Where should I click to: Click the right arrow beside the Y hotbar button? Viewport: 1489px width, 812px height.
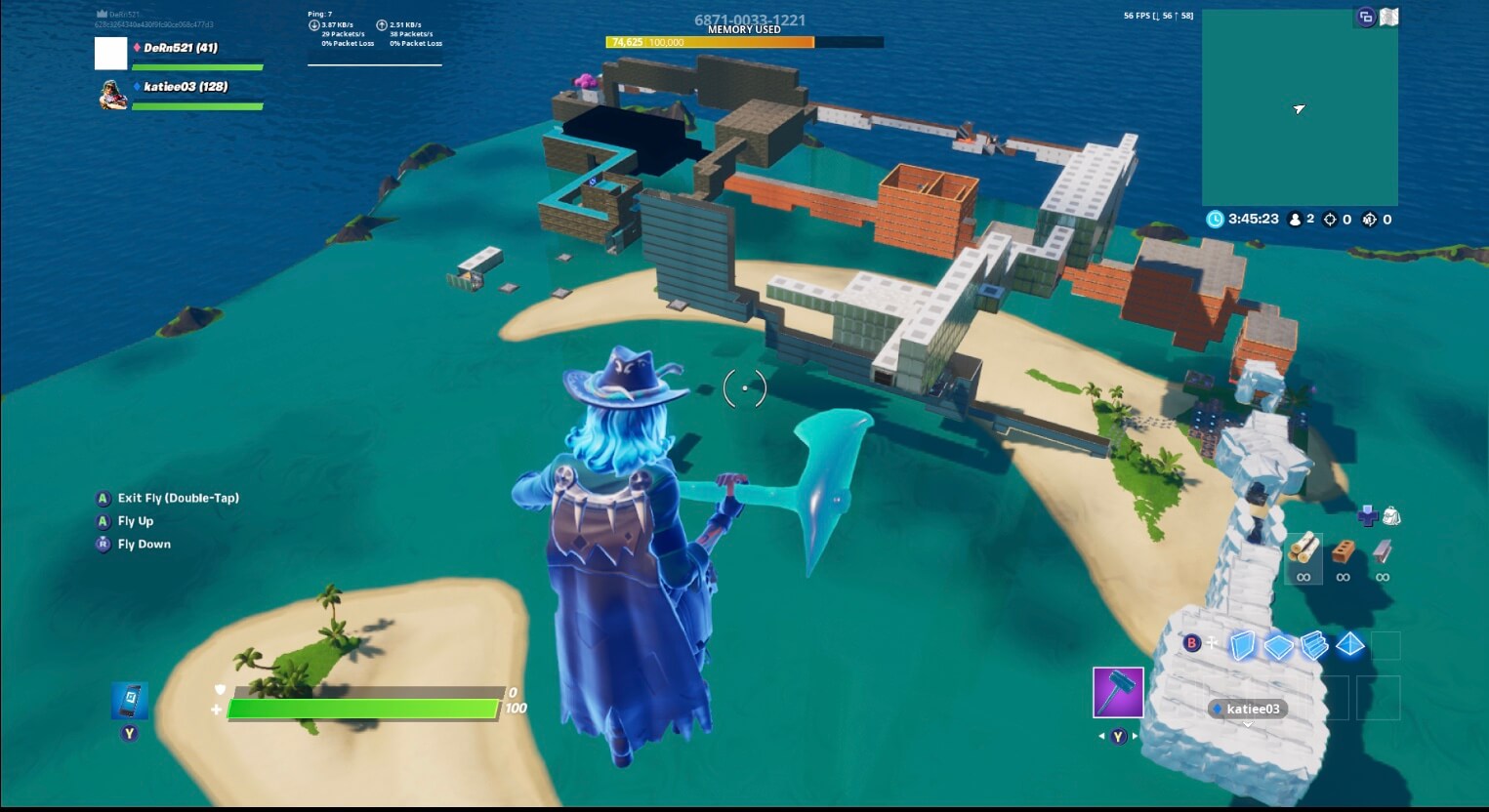tap(1133, 736)
